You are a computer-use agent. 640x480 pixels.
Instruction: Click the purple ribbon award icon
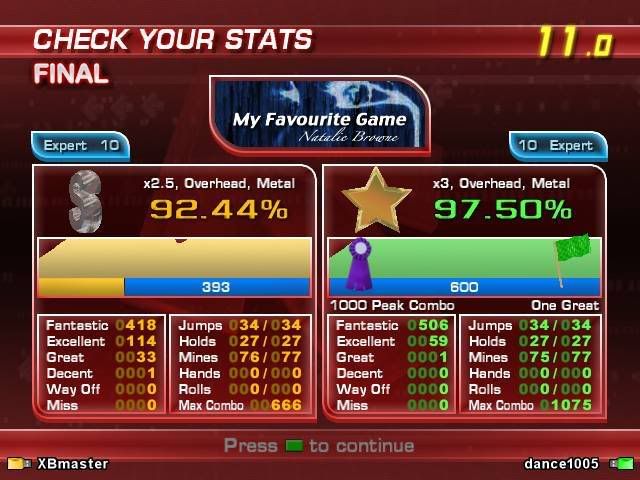(x=358, y=264)
